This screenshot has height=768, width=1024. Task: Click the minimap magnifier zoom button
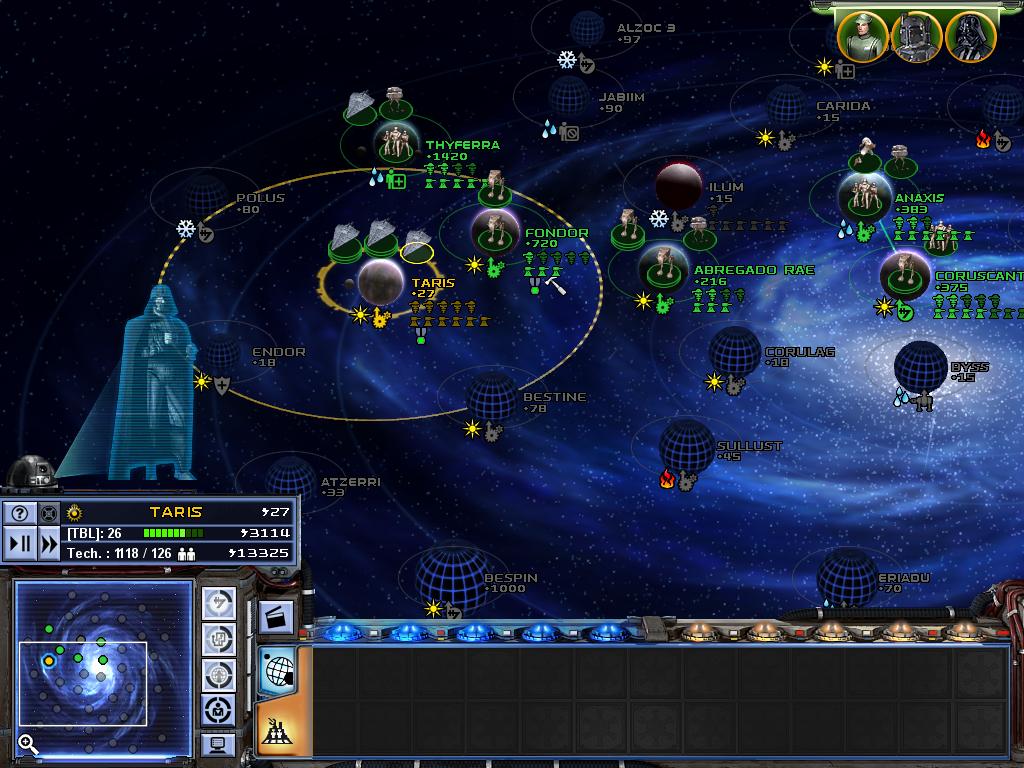pyautogui.click(x=28, y=743)
